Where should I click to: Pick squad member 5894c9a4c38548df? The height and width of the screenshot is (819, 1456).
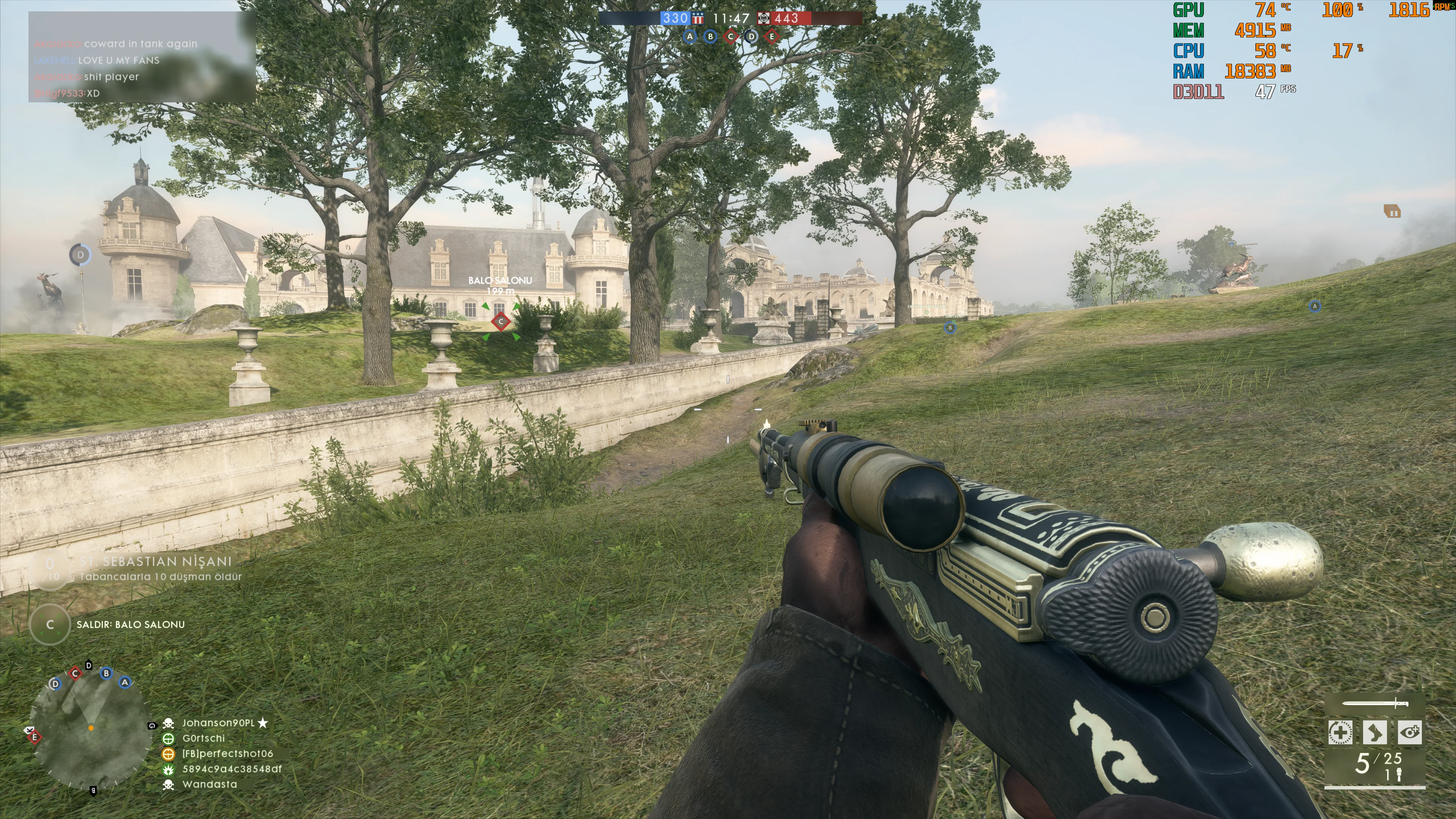coord(232,769)
